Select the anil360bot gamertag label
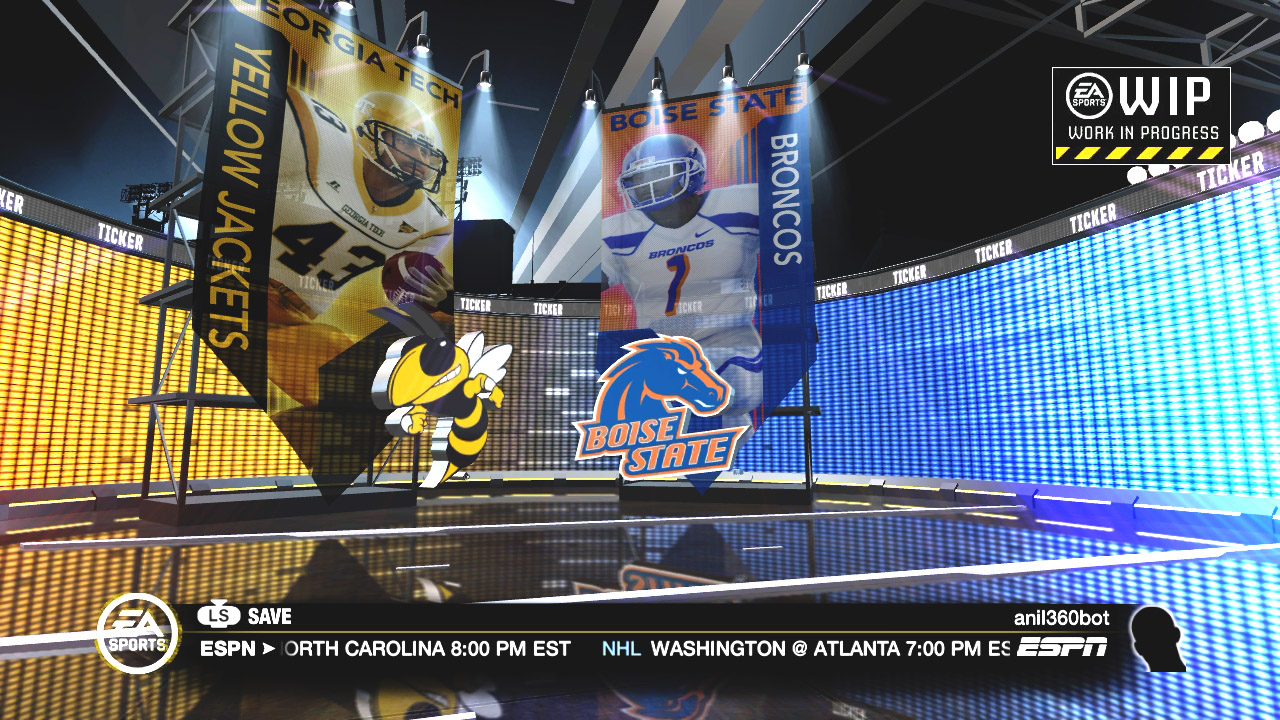1280x720 pixels. [1061, 618]
